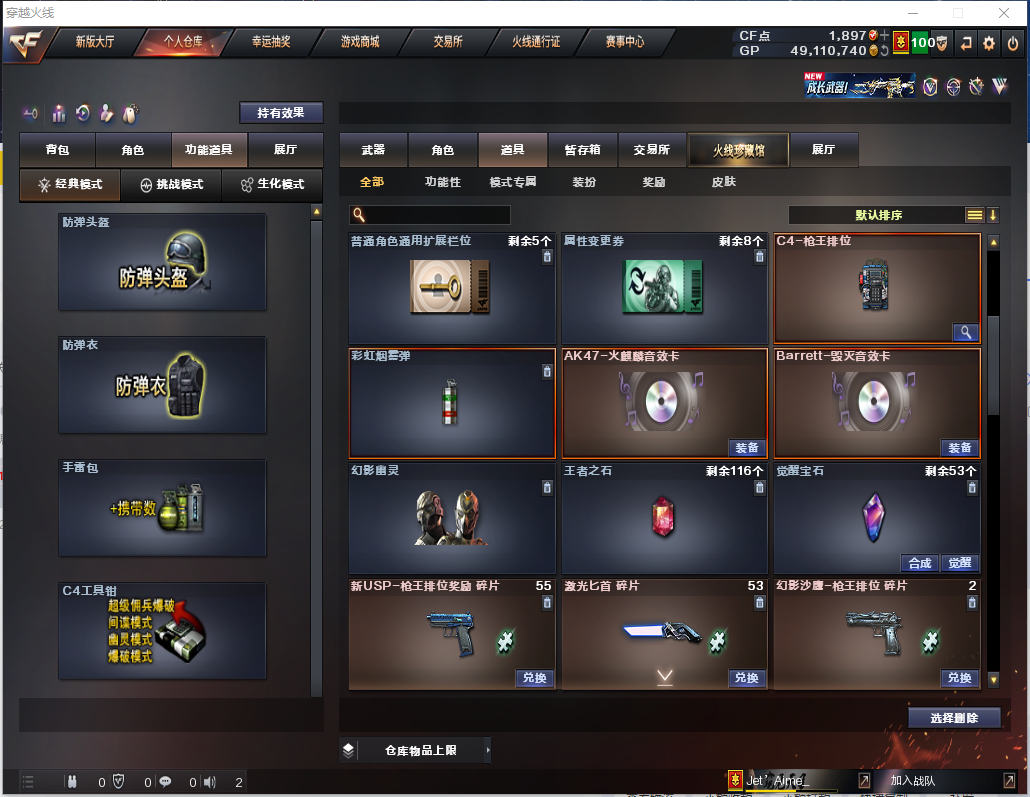Go to the 幸运抽奖 lucky draw page
Image resolution: width=1030 pixels, height=797 pixels.
(x=270, y=42)
